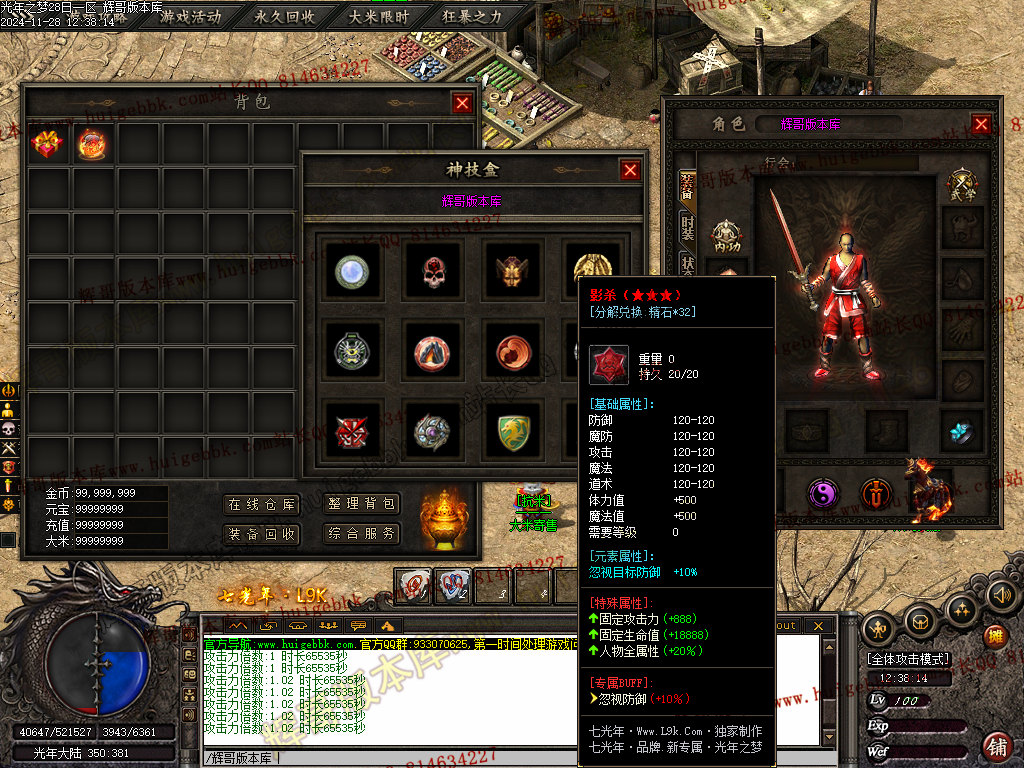Viewport: 1024px width, 768px height.
Task: Open the 内功 inner power icon
Action: tap(727, 237)
